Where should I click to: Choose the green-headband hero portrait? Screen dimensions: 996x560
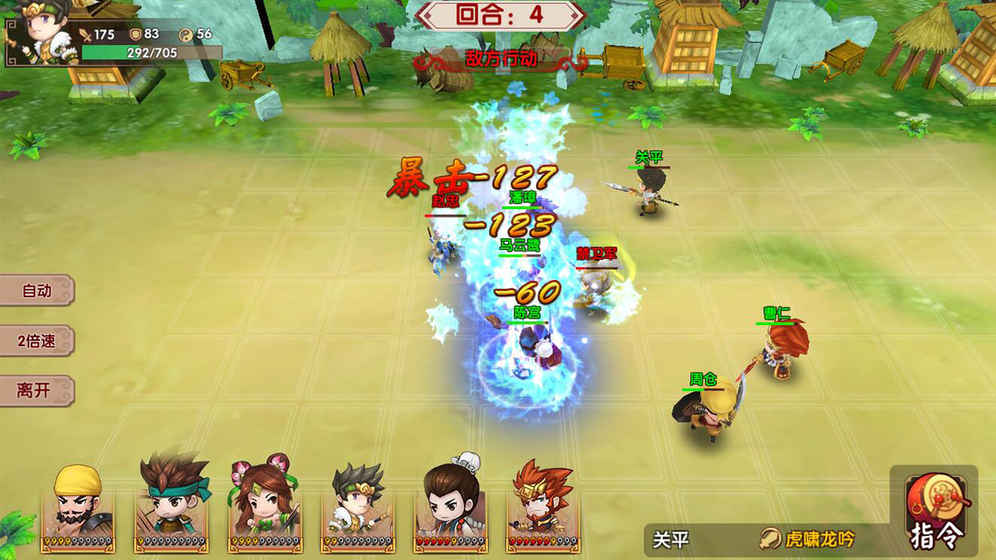[x=172, y=506]
